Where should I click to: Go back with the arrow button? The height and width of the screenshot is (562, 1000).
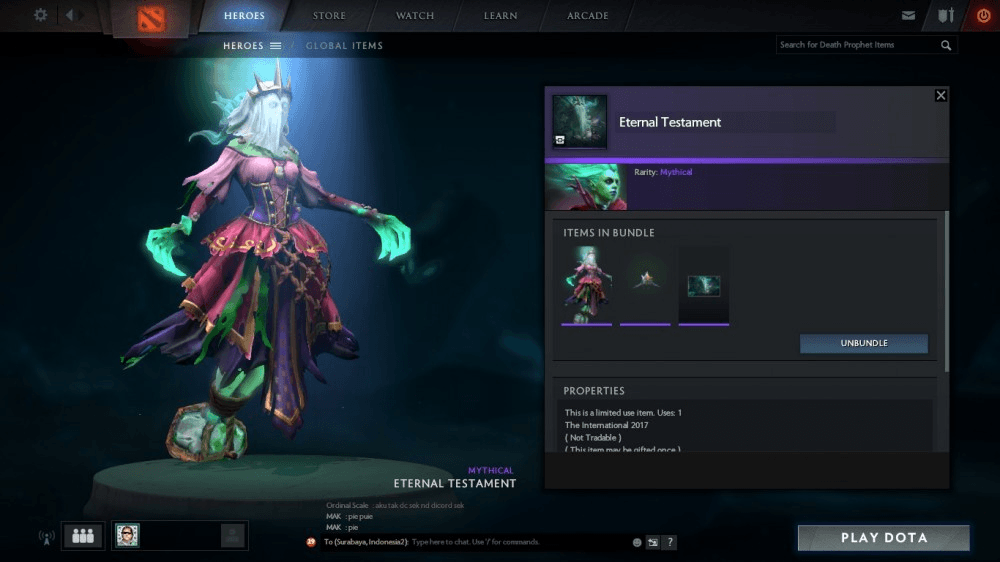(x=72, y=15)
